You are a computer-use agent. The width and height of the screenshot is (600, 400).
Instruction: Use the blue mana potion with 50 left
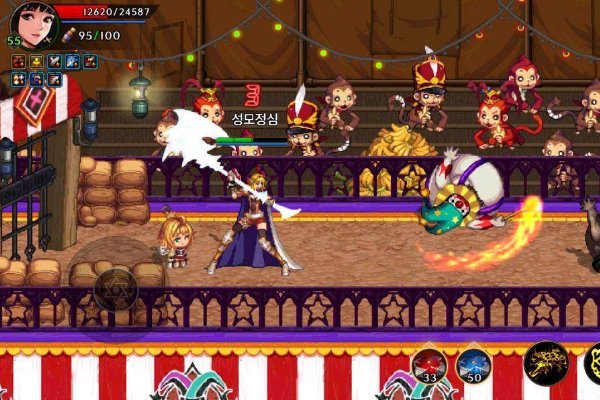tap(473, 366)
